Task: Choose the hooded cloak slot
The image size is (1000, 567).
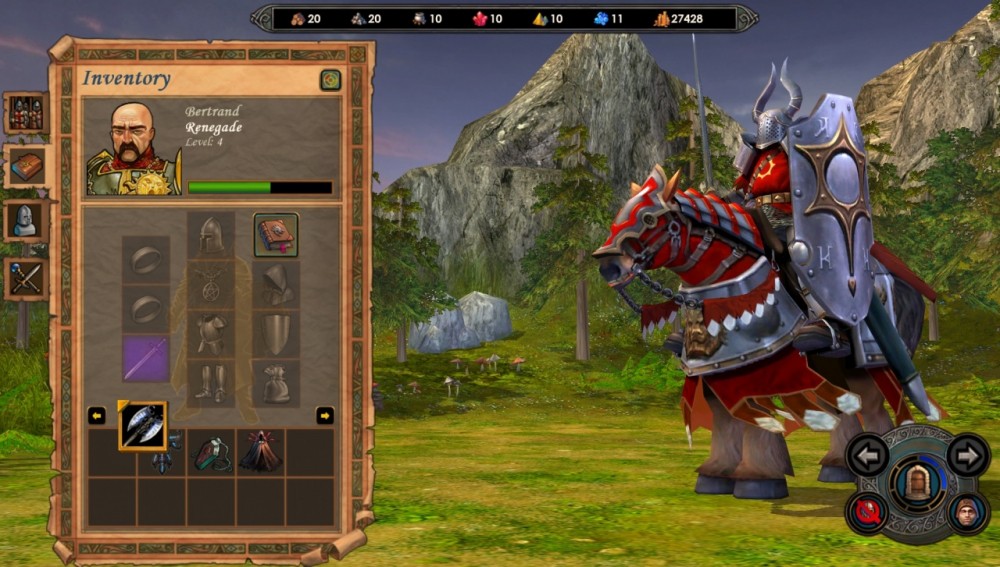Action: [x=275, y=284]
